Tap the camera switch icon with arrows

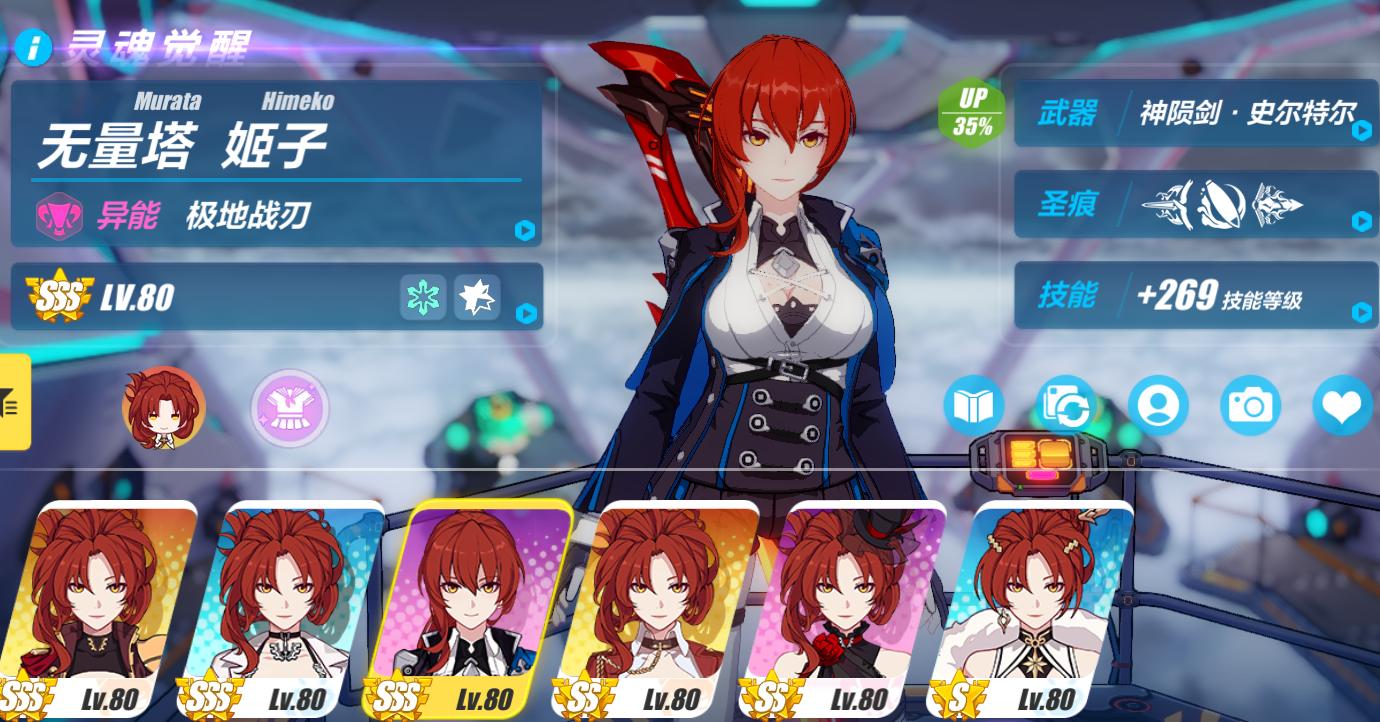pos(1066,406)
